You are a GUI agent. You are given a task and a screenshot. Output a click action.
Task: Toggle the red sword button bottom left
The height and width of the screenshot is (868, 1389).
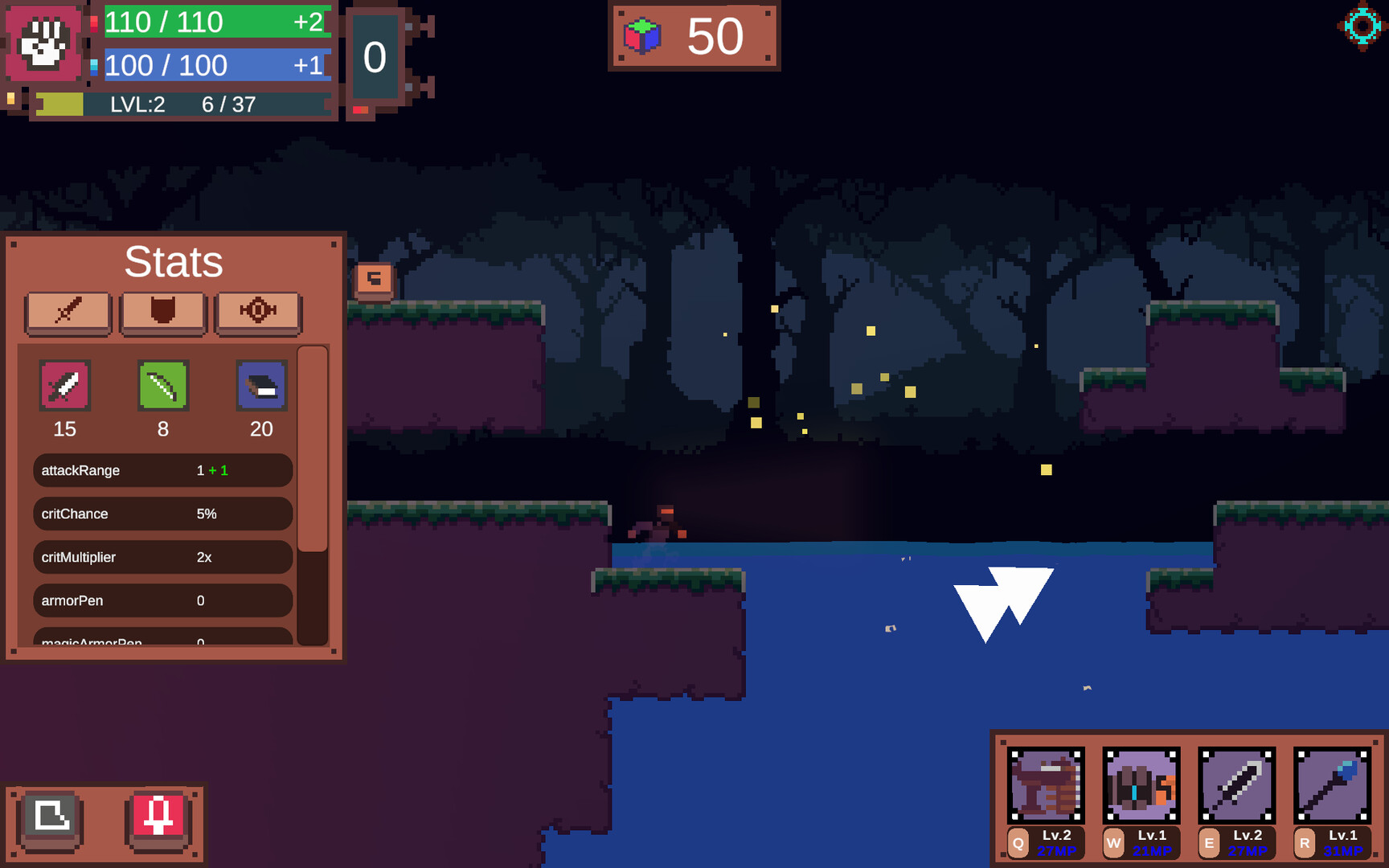(x=158, y=821)
